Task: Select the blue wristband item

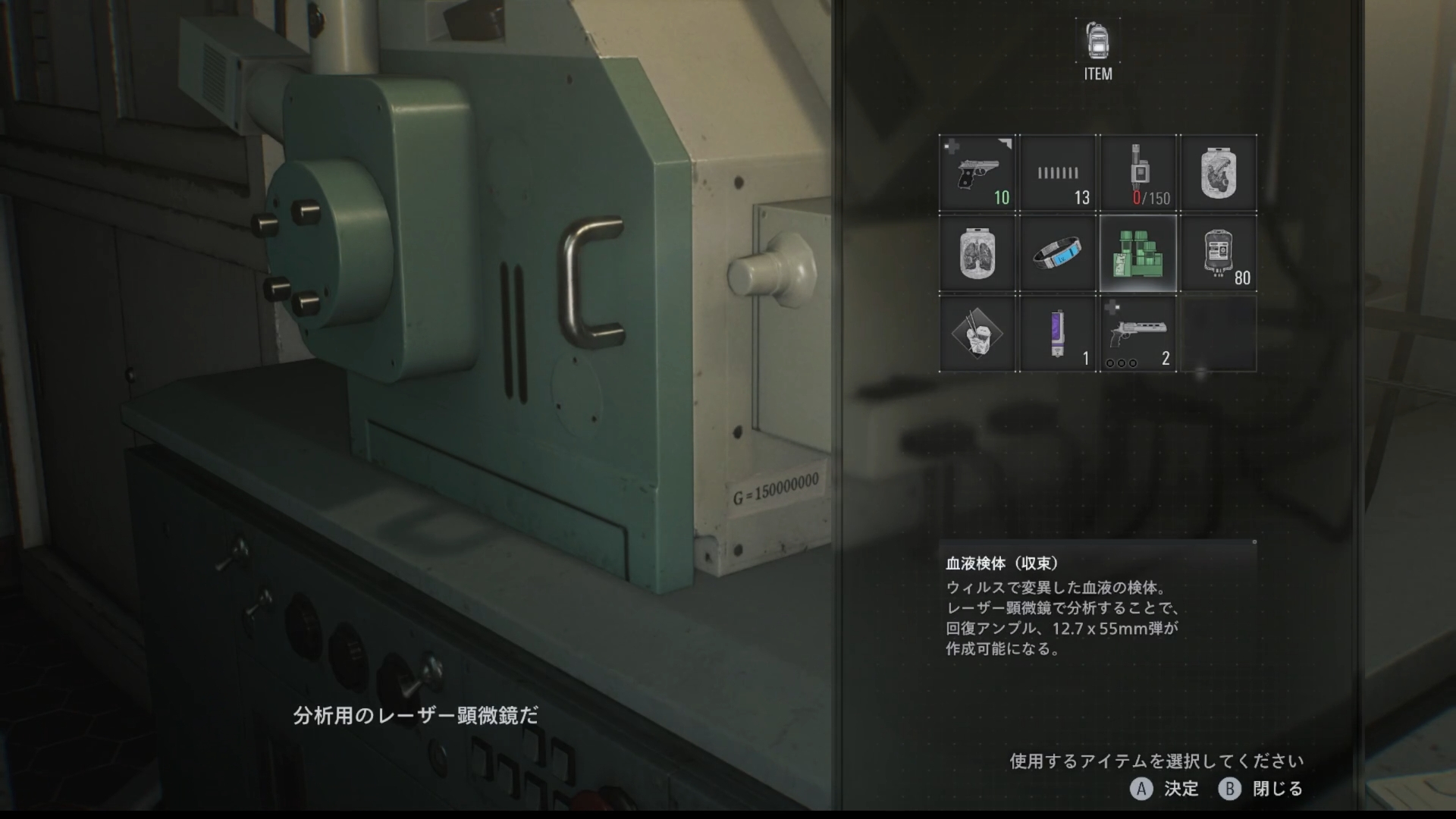Action: tap(1058, 254)
